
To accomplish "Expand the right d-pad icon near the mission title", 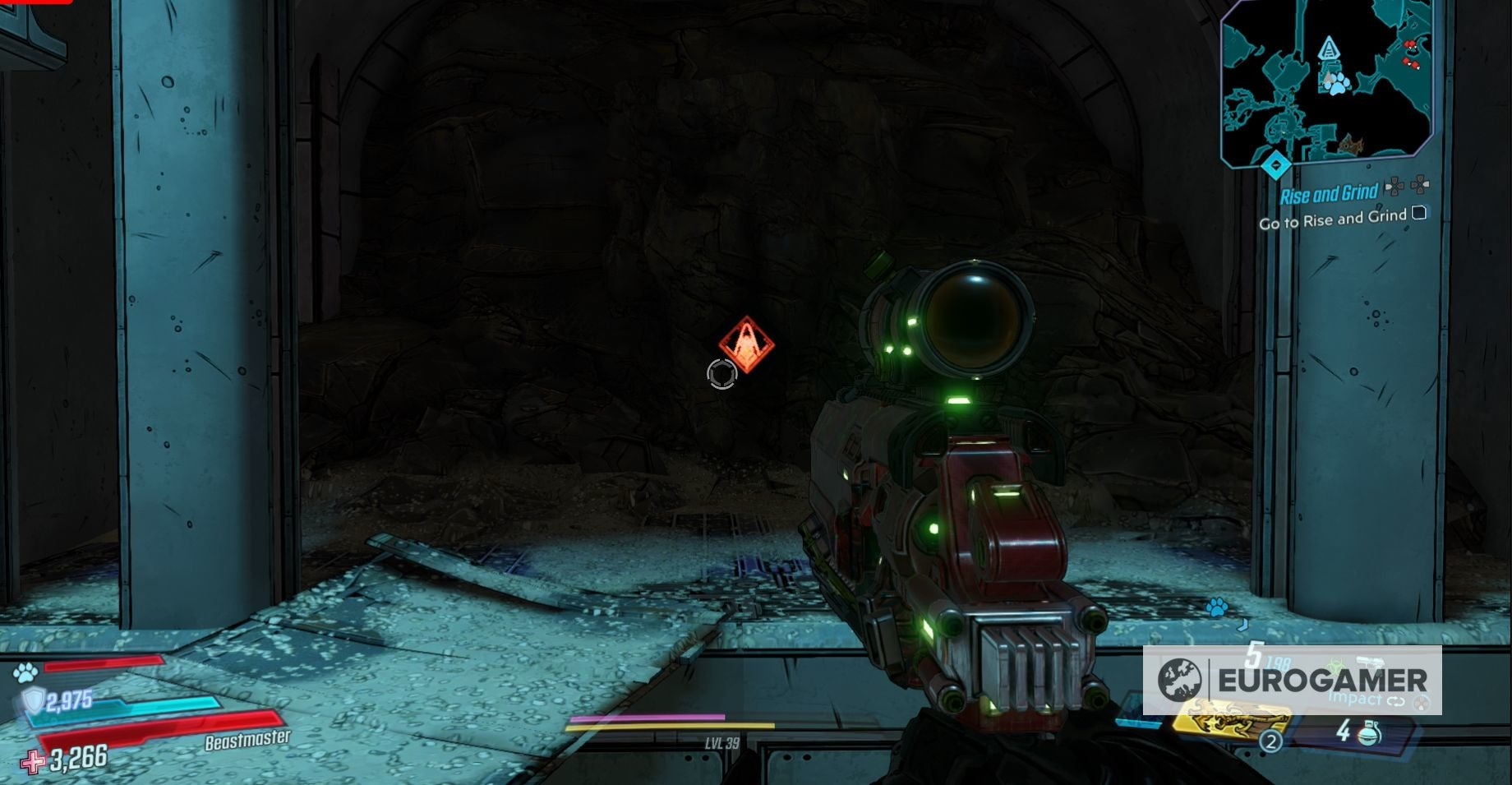I will point(1420,184).
